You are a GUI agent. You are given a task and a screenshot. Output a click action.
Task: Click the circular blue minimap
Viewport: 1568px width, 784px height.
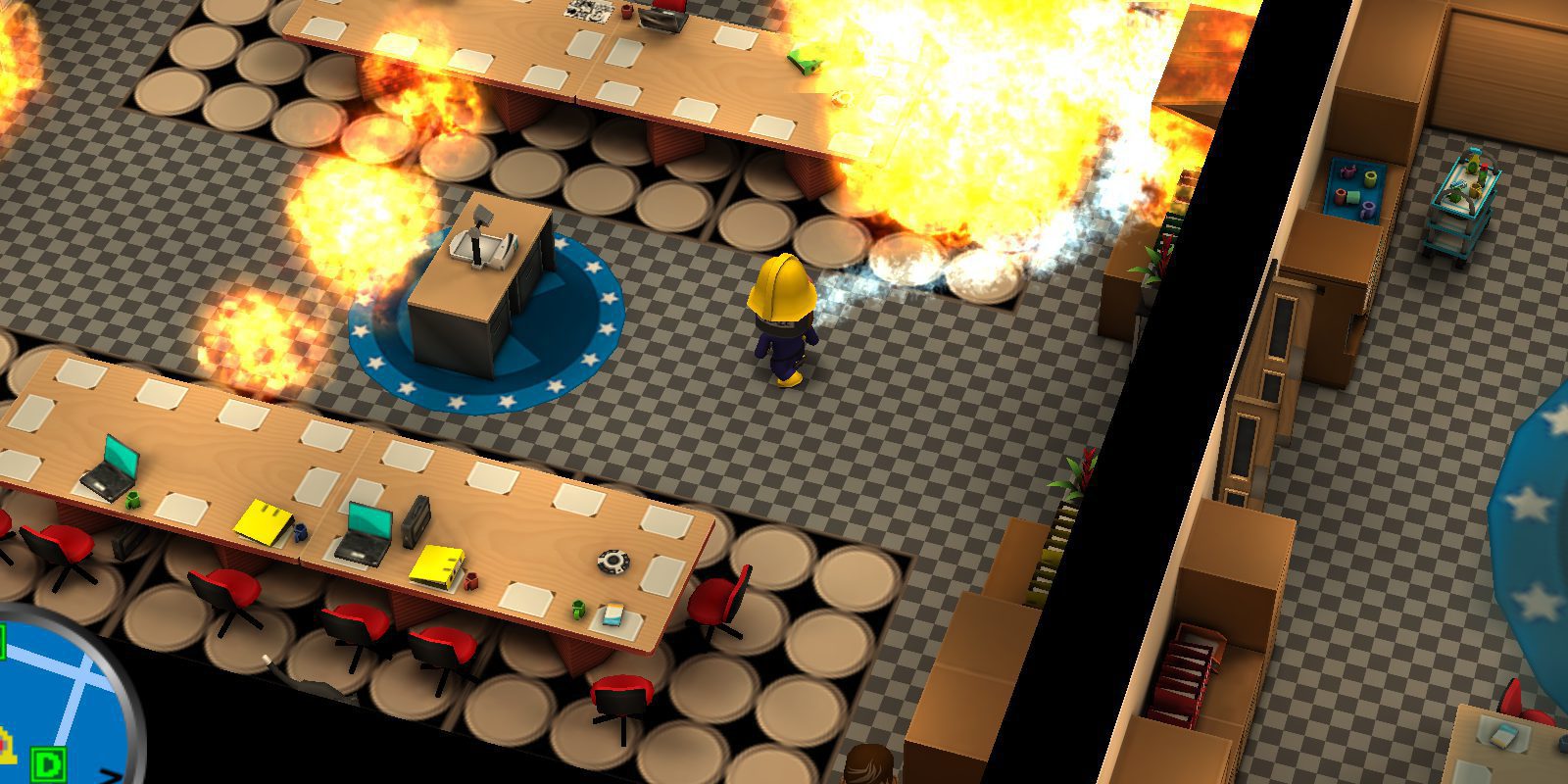click(x=59, y=701)
